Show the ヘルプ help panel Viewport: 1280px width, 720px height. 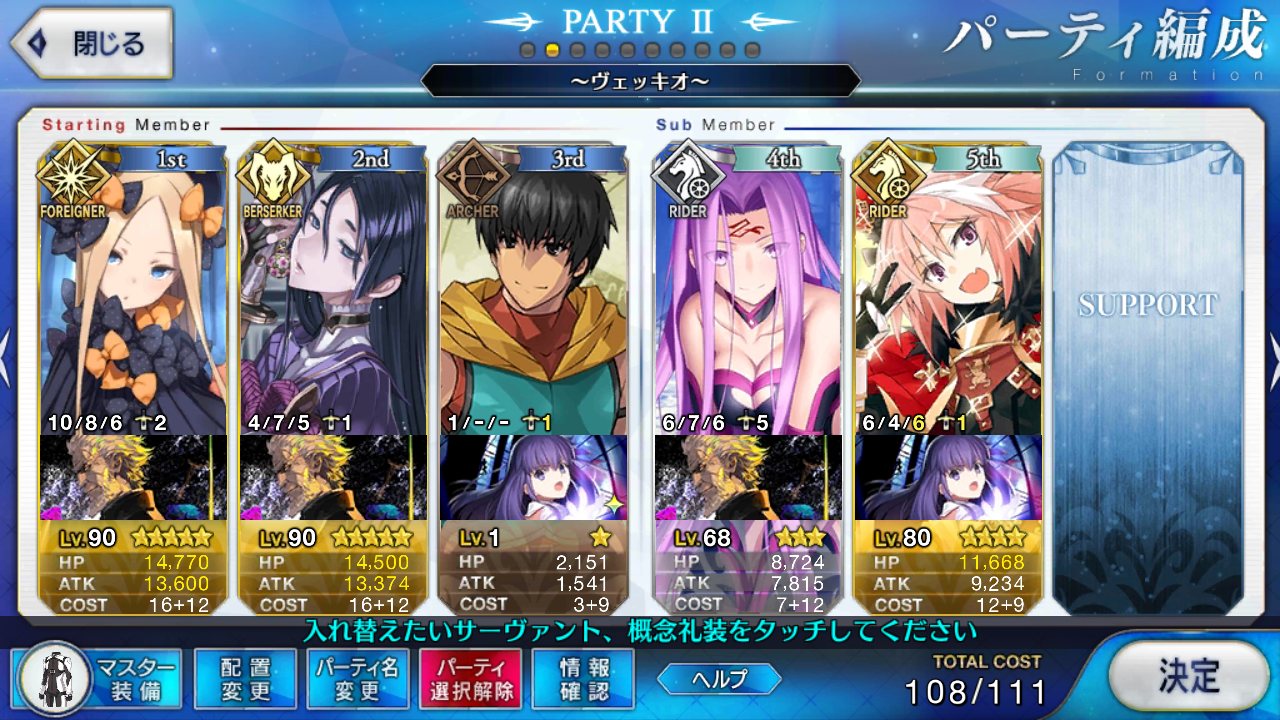pos(719,679)
